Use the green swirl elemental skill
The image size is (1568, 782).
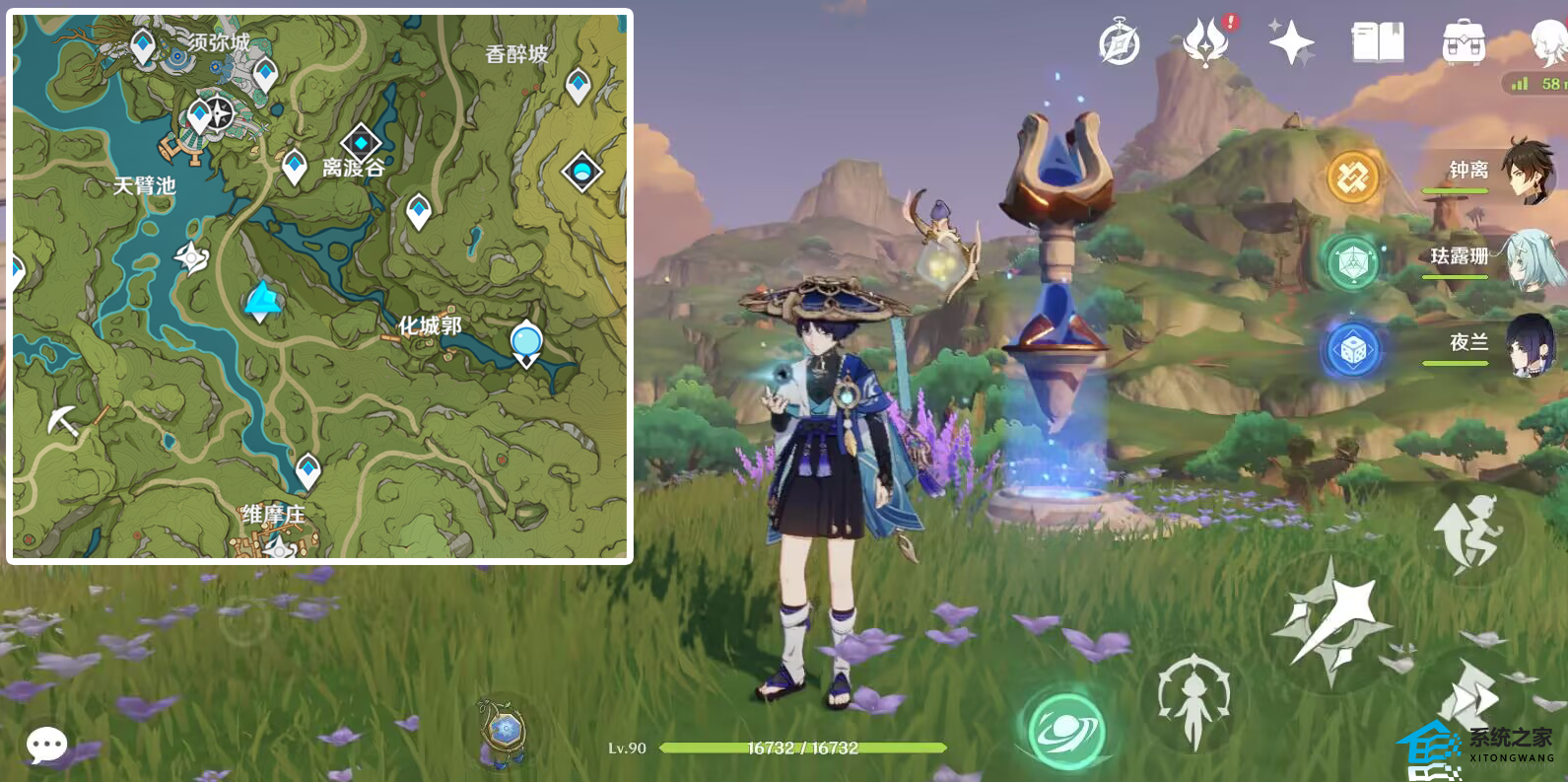pyautogui.click(x=1065, y=731)
